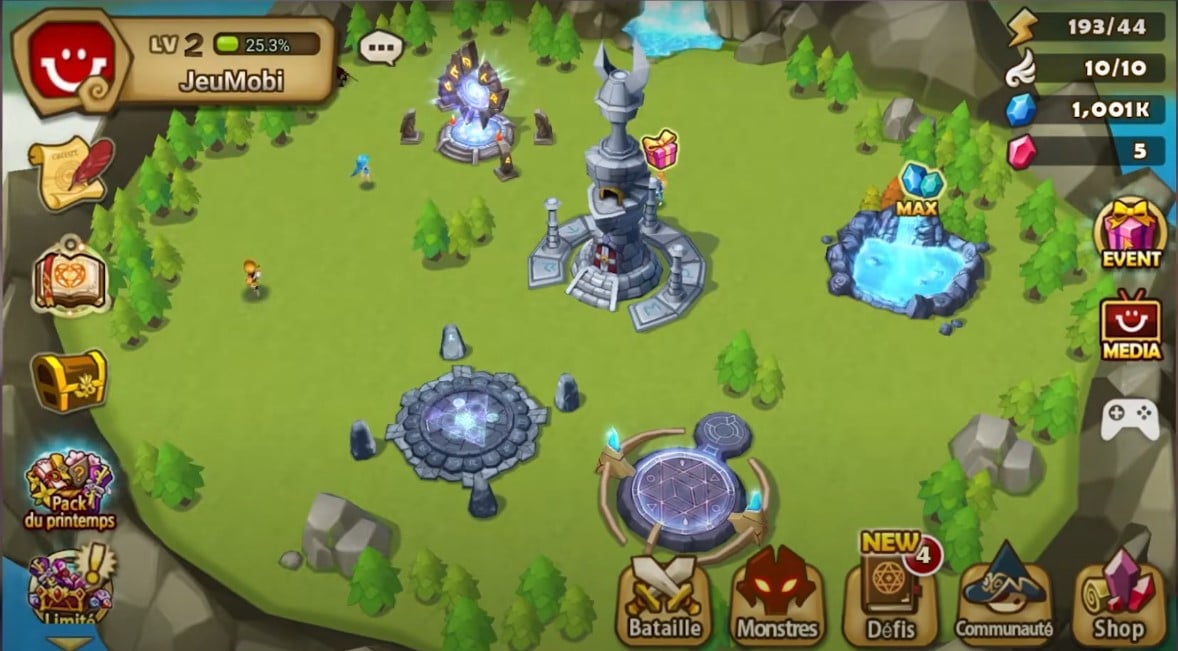Image resolution: width=1178 pixels, height=651 pixels.
Task: Open the golden treasure chest icon
Action: click(68, 379)
